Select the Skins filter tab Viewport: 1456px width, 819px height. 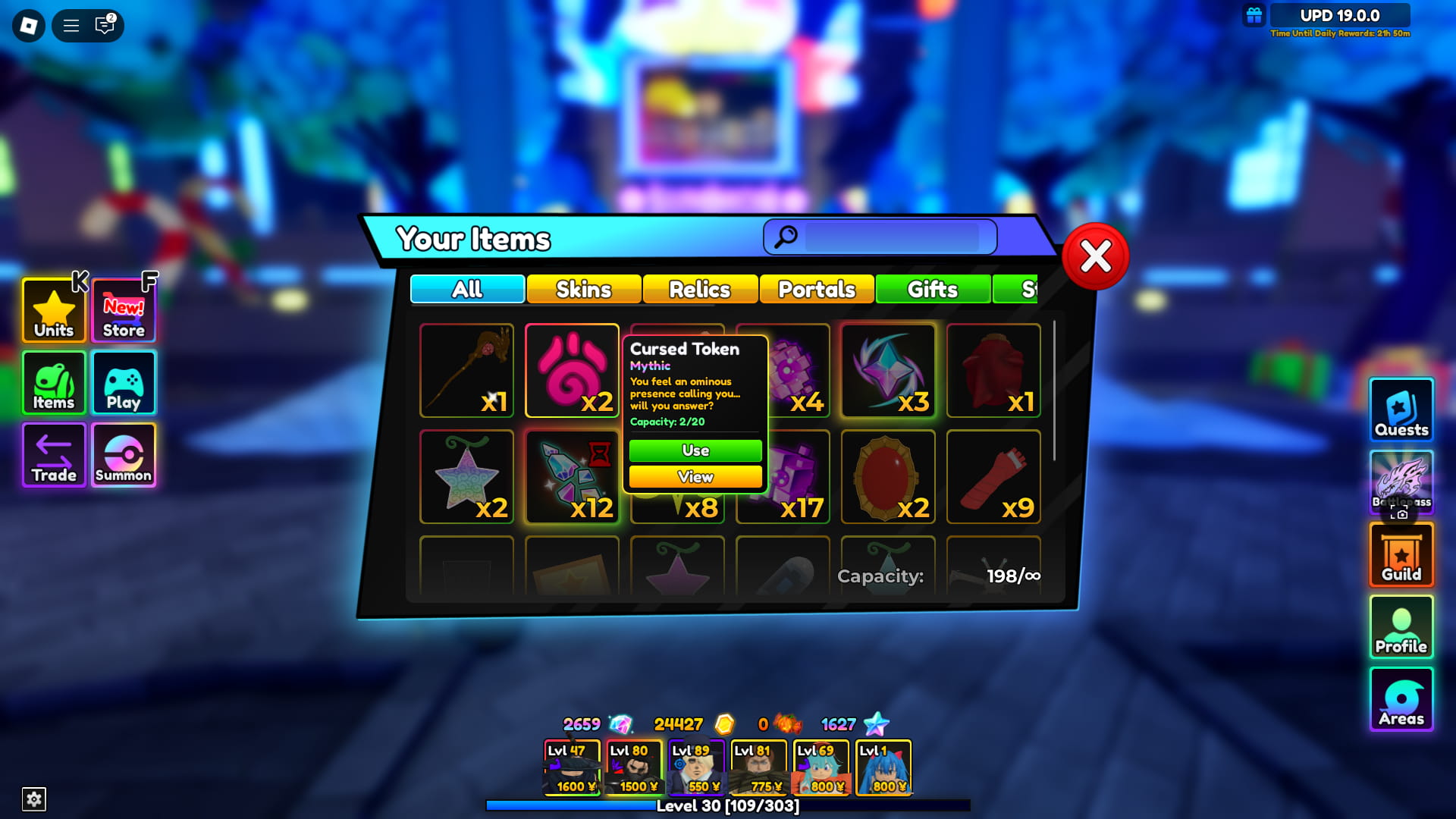point(582,290)
